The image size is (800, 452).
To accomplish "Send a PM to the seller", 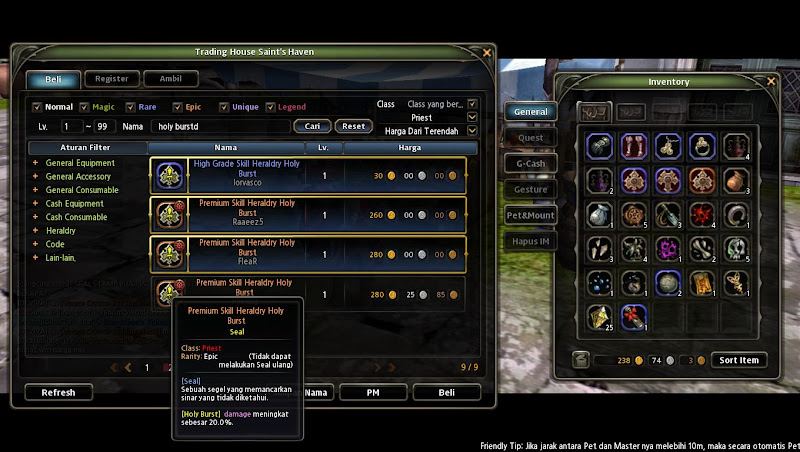I will [x=373, y=393].
